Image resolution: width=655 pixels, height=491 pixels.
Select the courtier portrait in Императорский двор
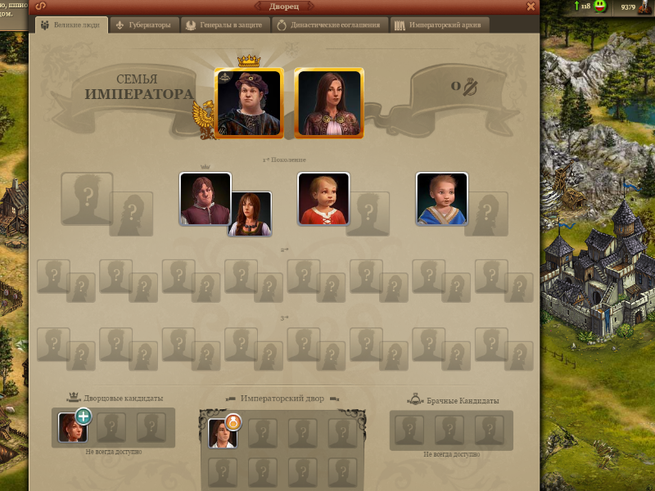(222, 432)
